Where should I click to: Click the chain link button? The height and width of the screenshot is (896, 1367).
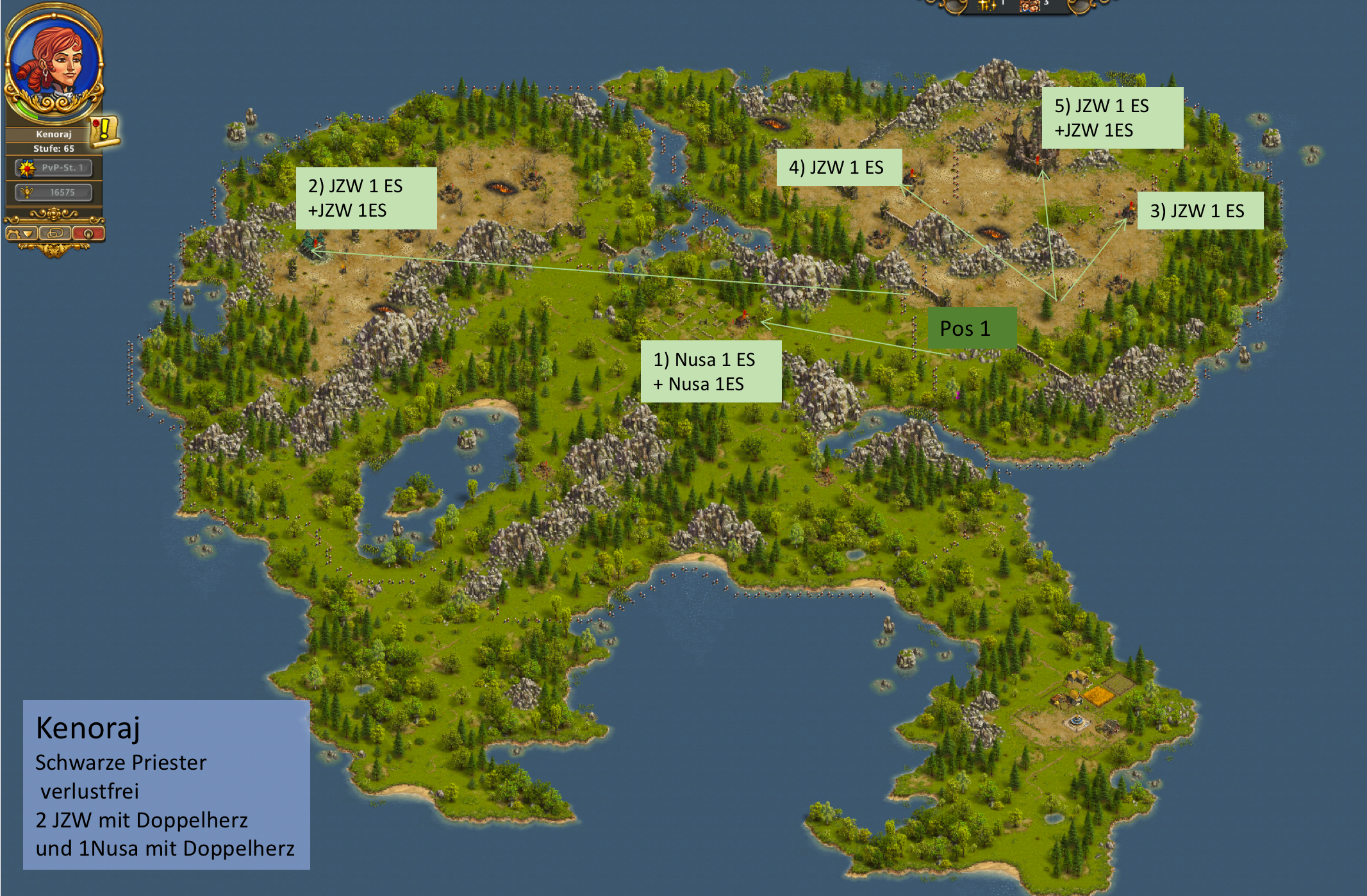pyautogui.click(x=55, y=234)
